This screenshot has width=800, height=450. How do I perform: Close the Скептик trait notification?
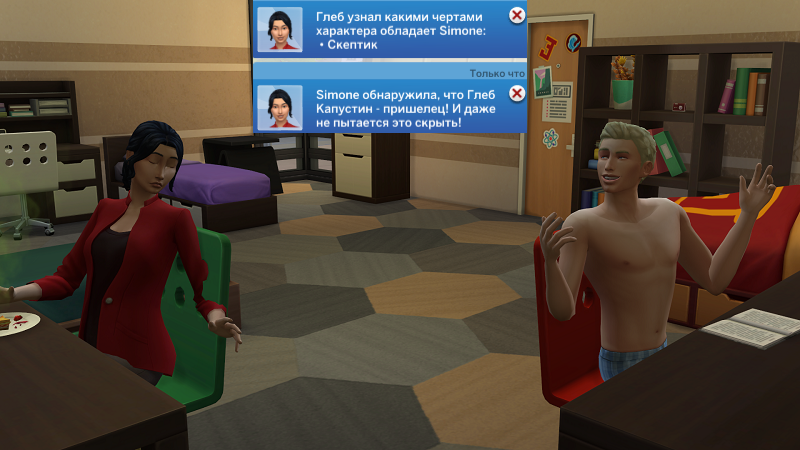tap(516, 15)
